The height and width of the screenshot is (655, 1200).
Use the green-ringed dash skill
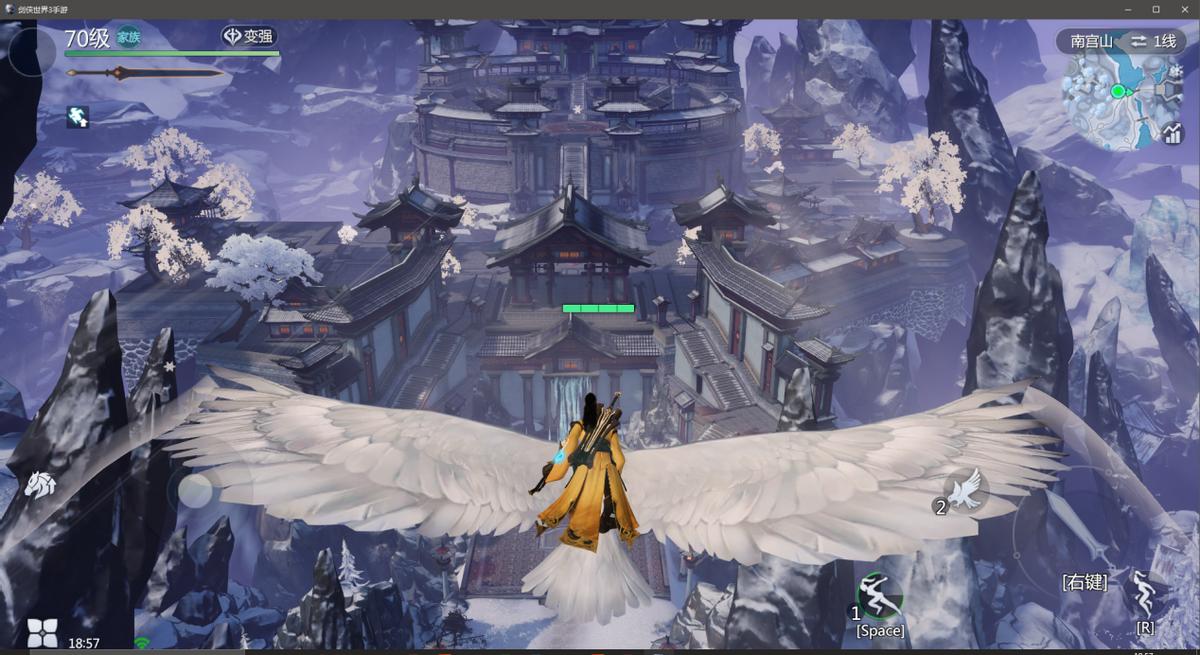pyautogui.click(x=880, y=596)
